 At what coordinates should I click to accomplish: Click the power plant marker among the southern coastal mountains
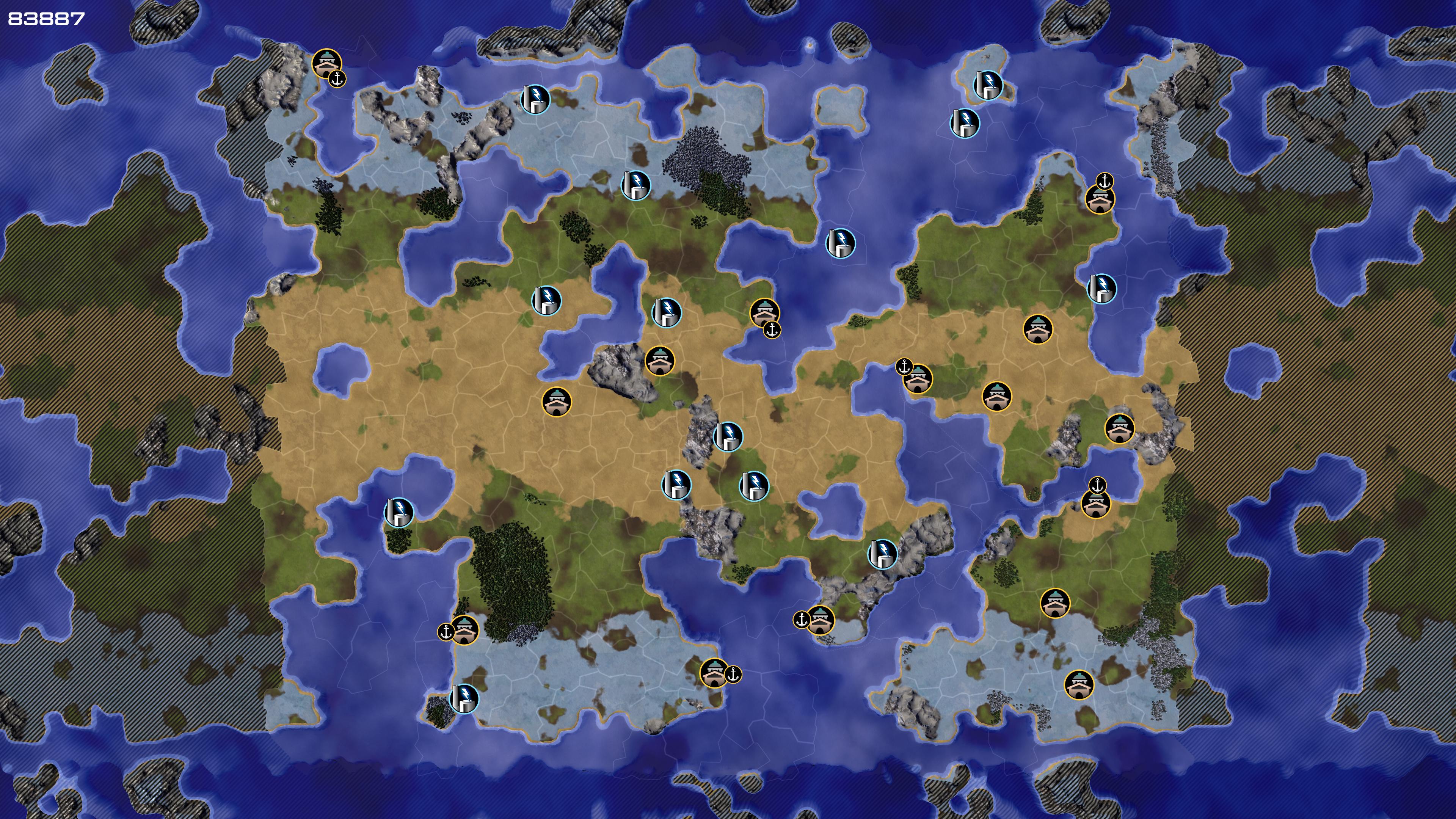882,554
